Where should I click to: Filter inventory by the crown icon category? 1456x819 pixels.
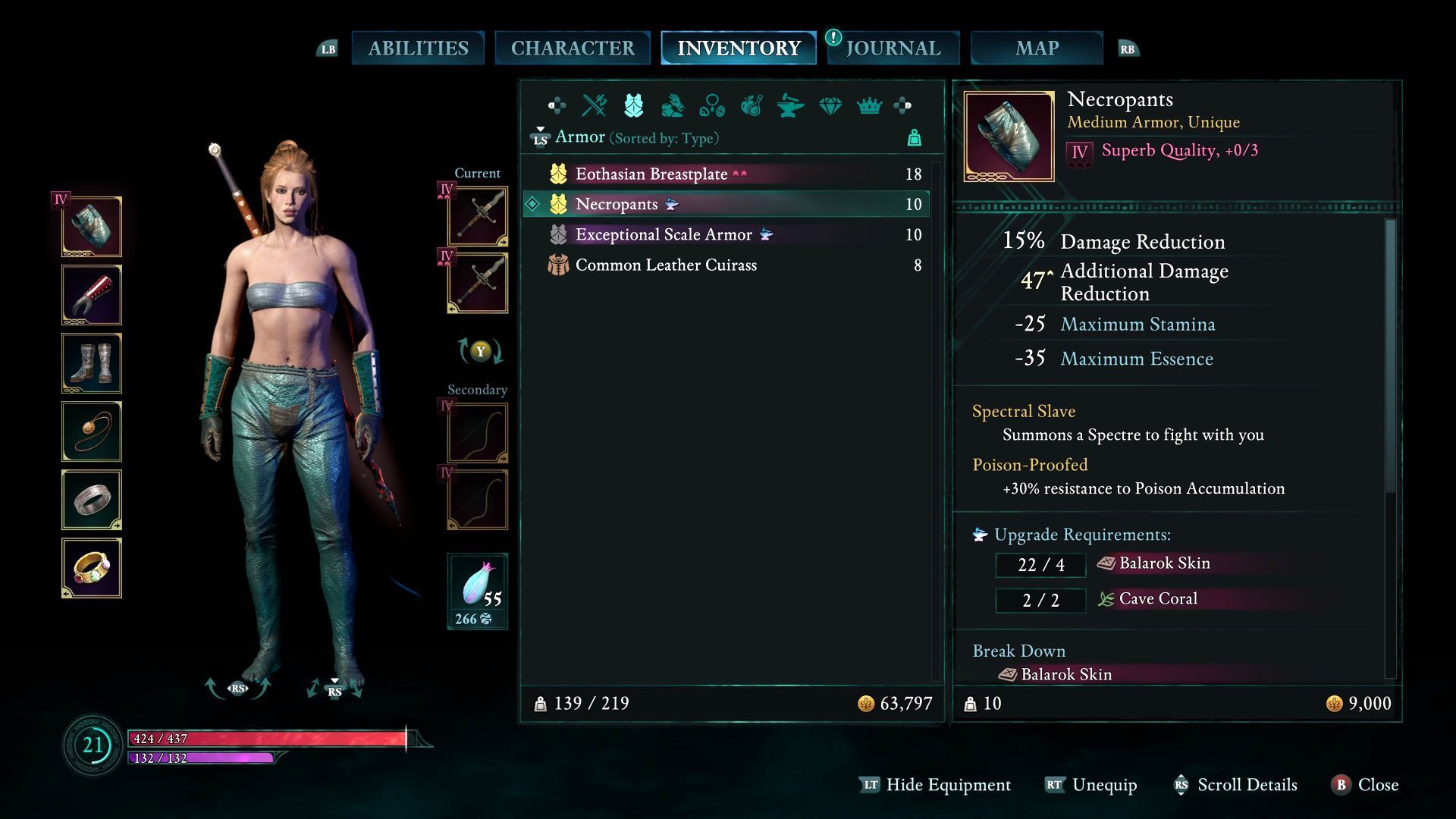coord(869,106)
